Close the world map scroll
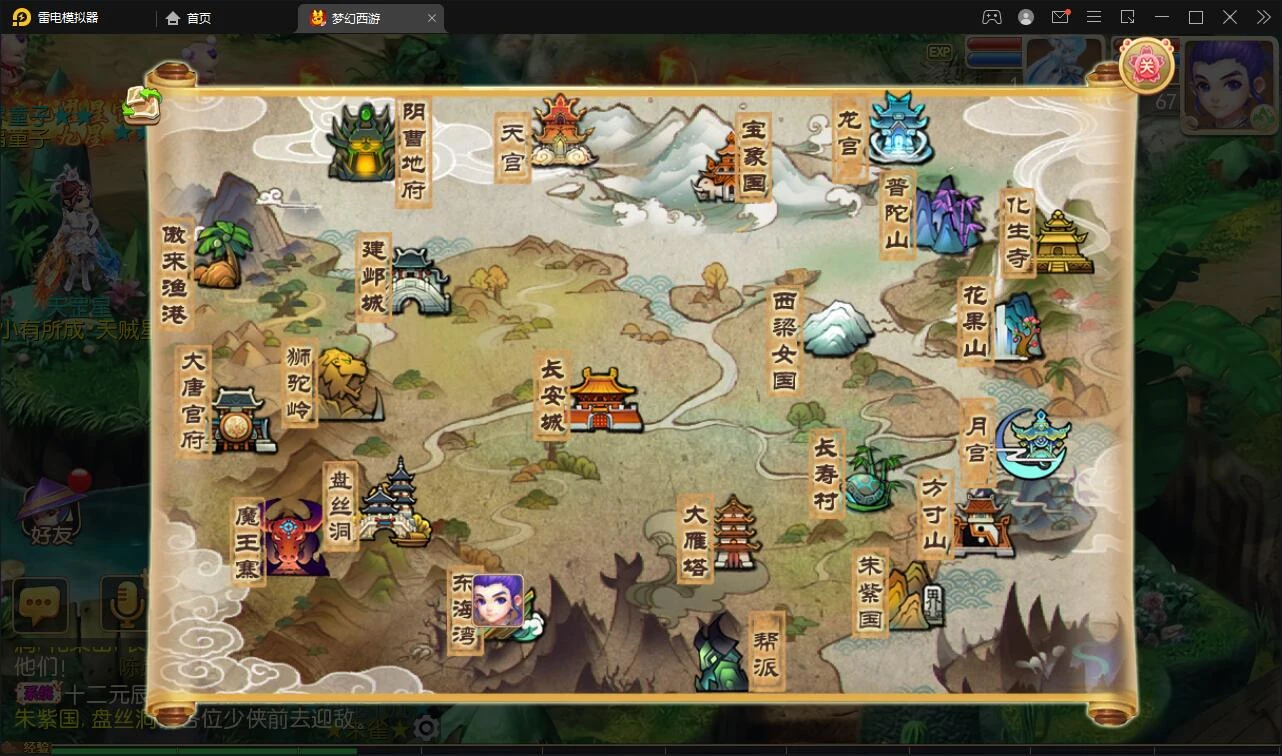The width and height of the screenshot is (1282, 756). [1145, 67]
